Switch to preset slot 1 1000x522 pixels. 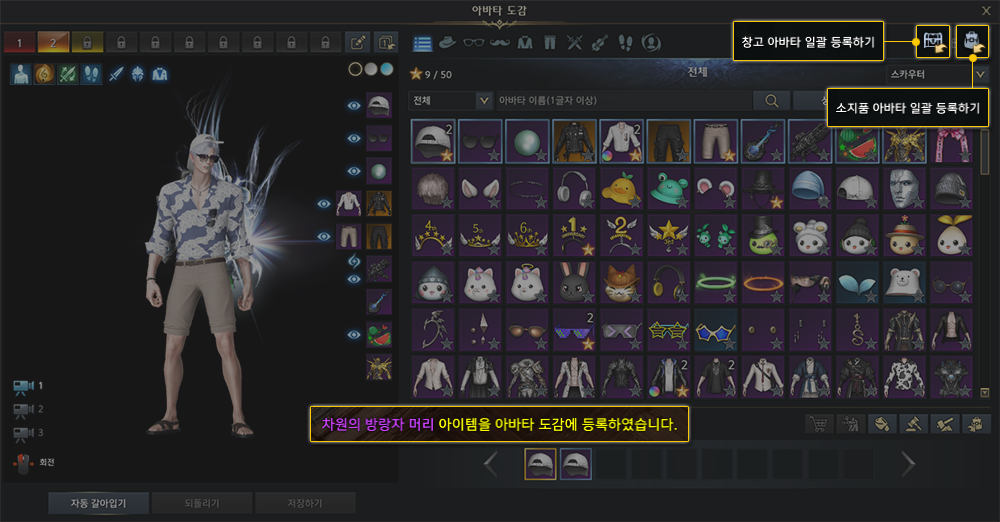coord(18,42)
